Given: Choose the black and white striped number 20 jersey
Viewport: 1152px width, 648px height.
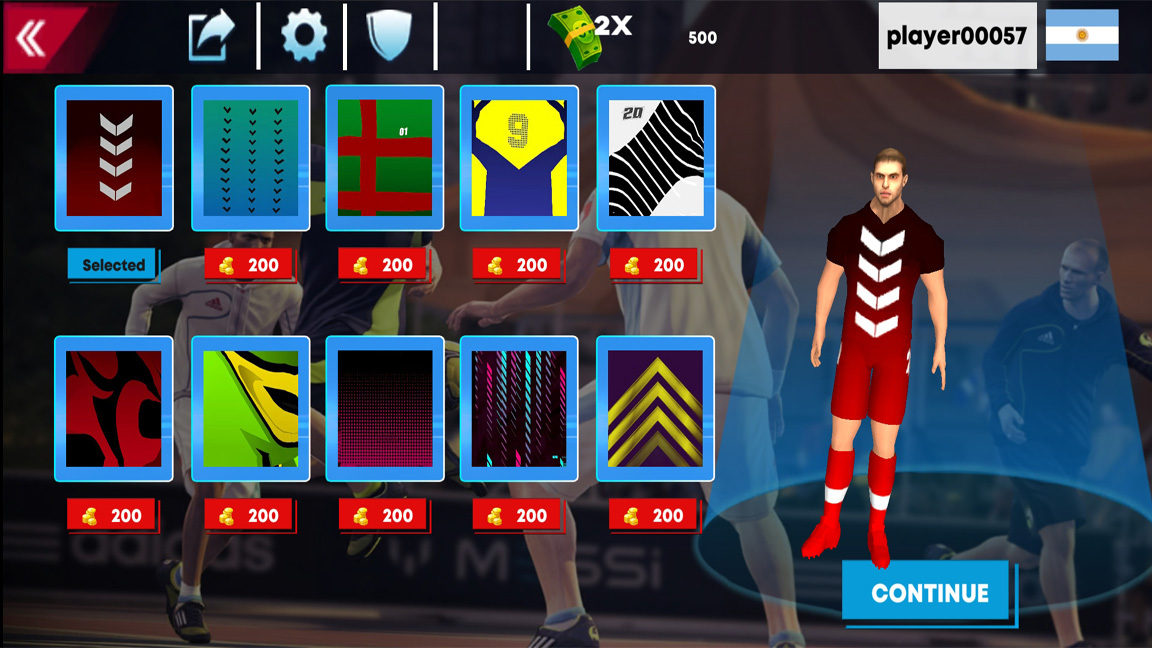Looking at the screenshot, I should [x=656, y=158].
